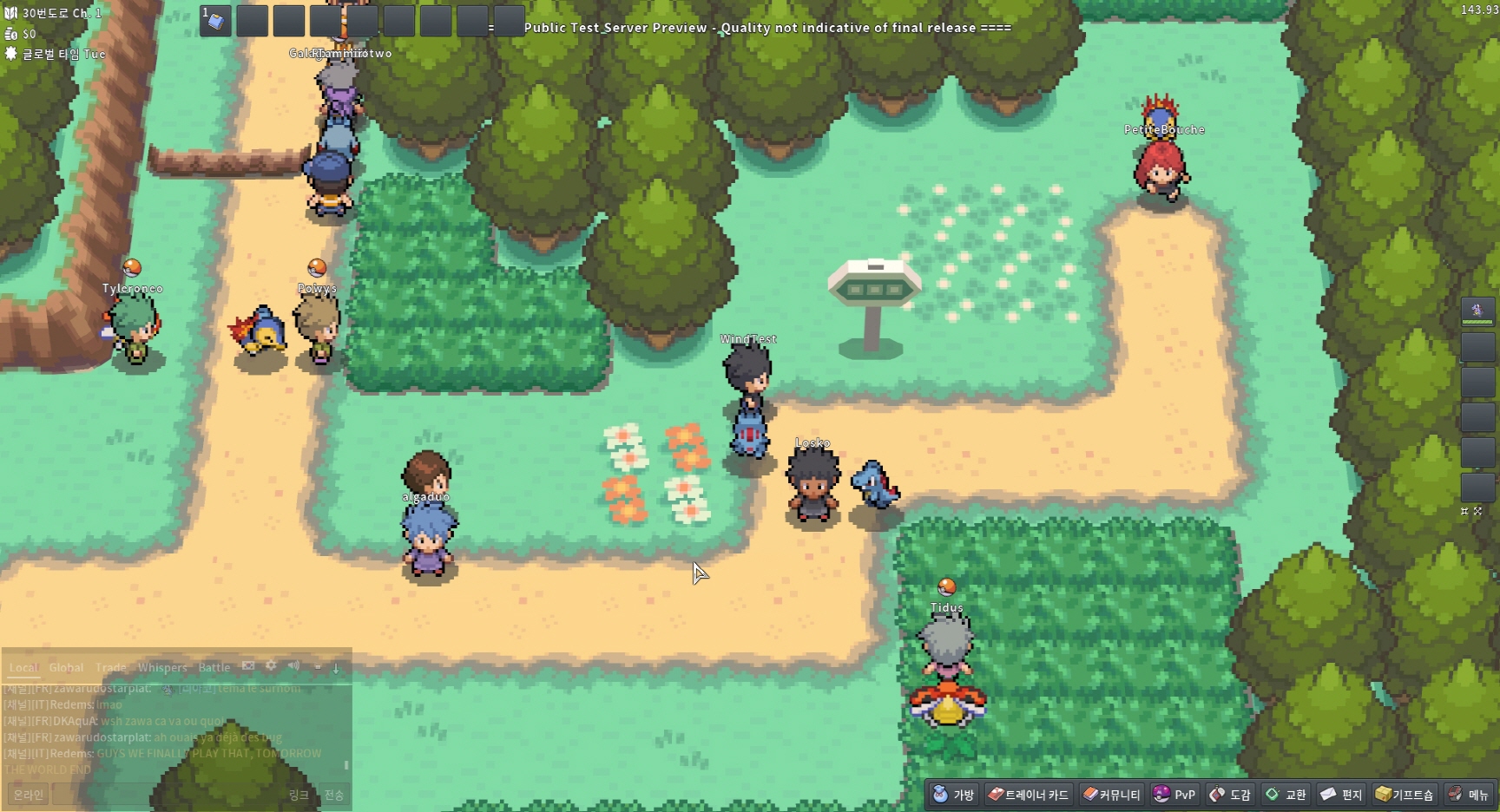The height and width of the screenshot is (812, 1500).
Task: Switch to the Battle chat tab
Action: tap(214, 667)
